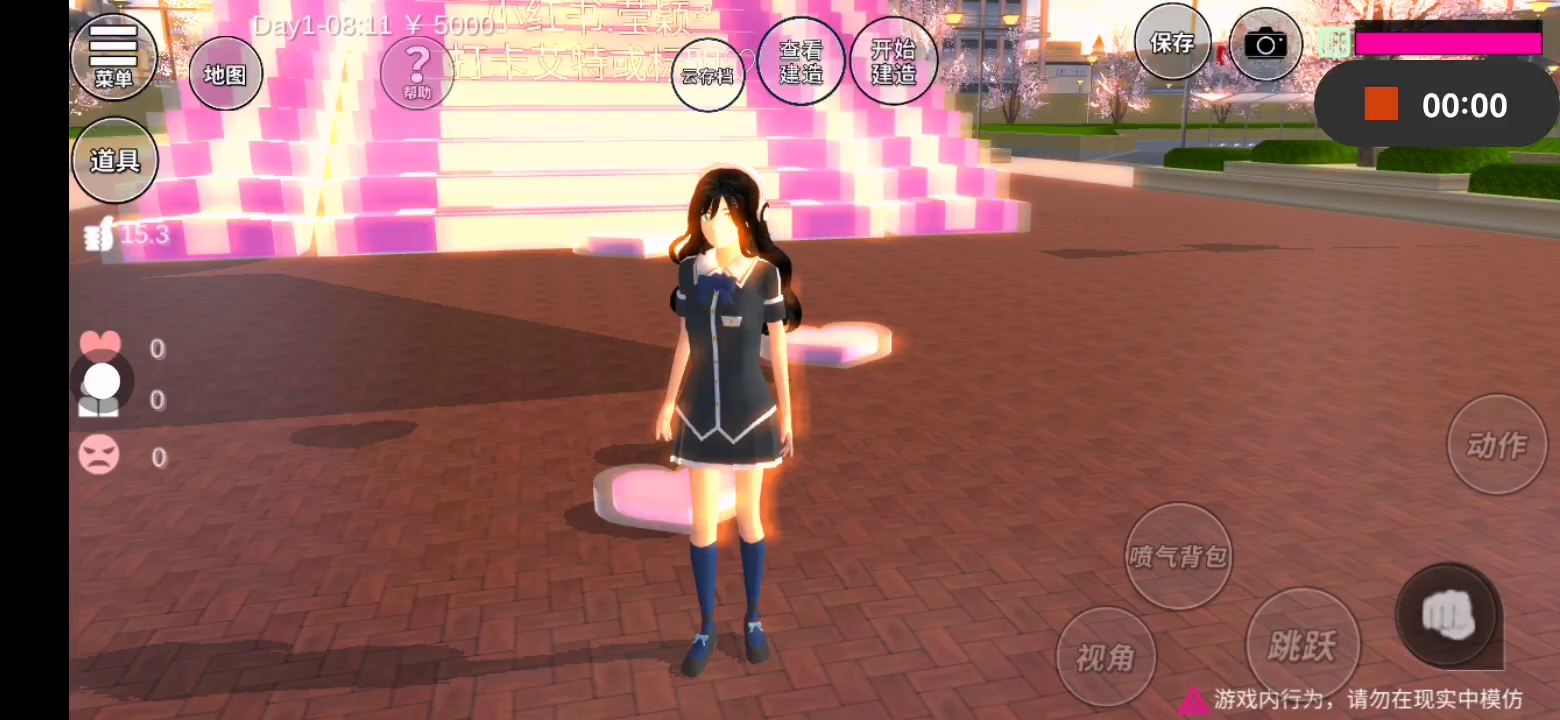The image size is (1560, 720).
Task: Show the 帮助 question mark help
Action: pos(417,72)
